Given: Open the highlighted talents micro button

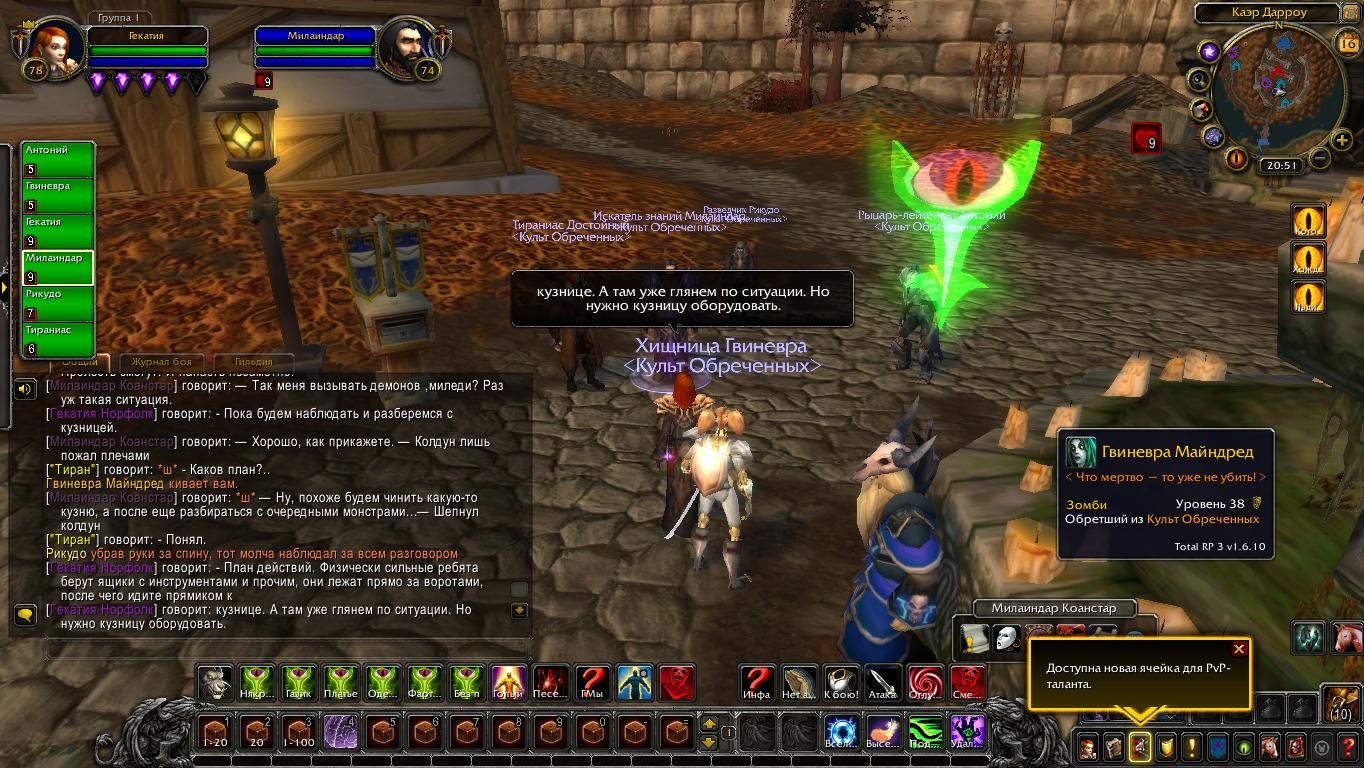Looking at the screenshot, I should coord(1139,747).
